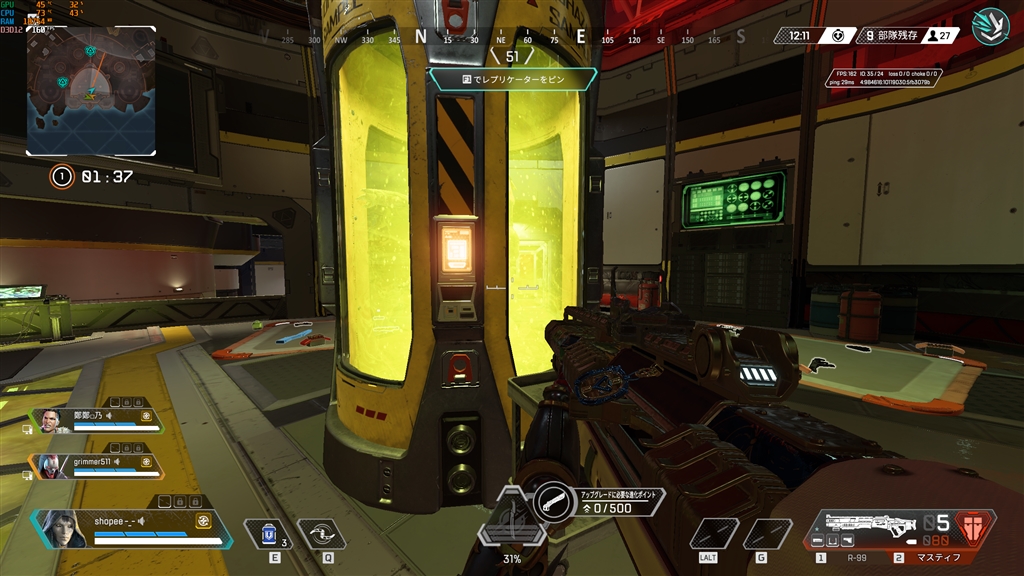Select the LALT ordnance slot
Viewport: 1024px width, 576px height.
coord(714,534)
